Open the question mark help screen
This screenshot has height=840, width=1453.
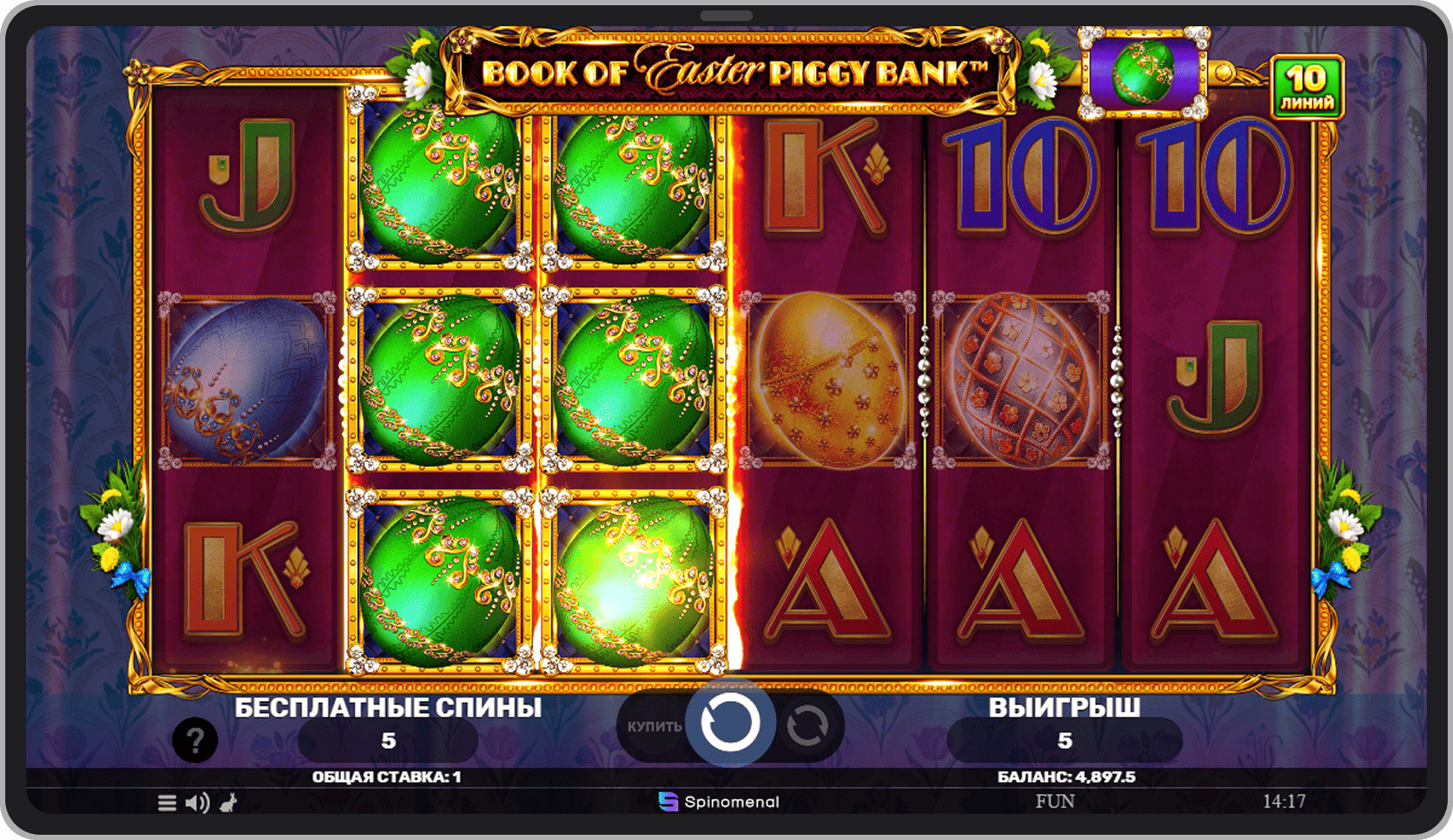[194, 741]
